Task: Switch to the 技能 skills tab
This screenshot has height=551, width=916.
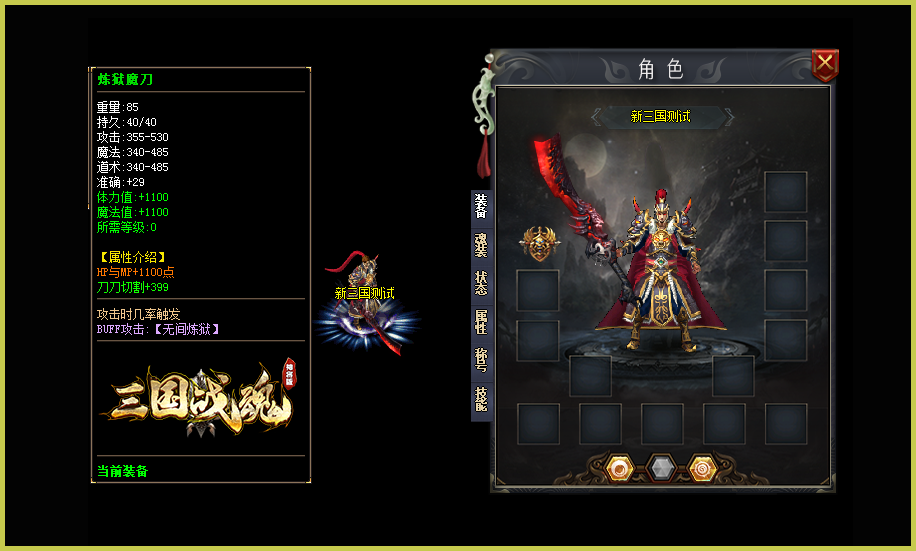Action: [481, 399]
